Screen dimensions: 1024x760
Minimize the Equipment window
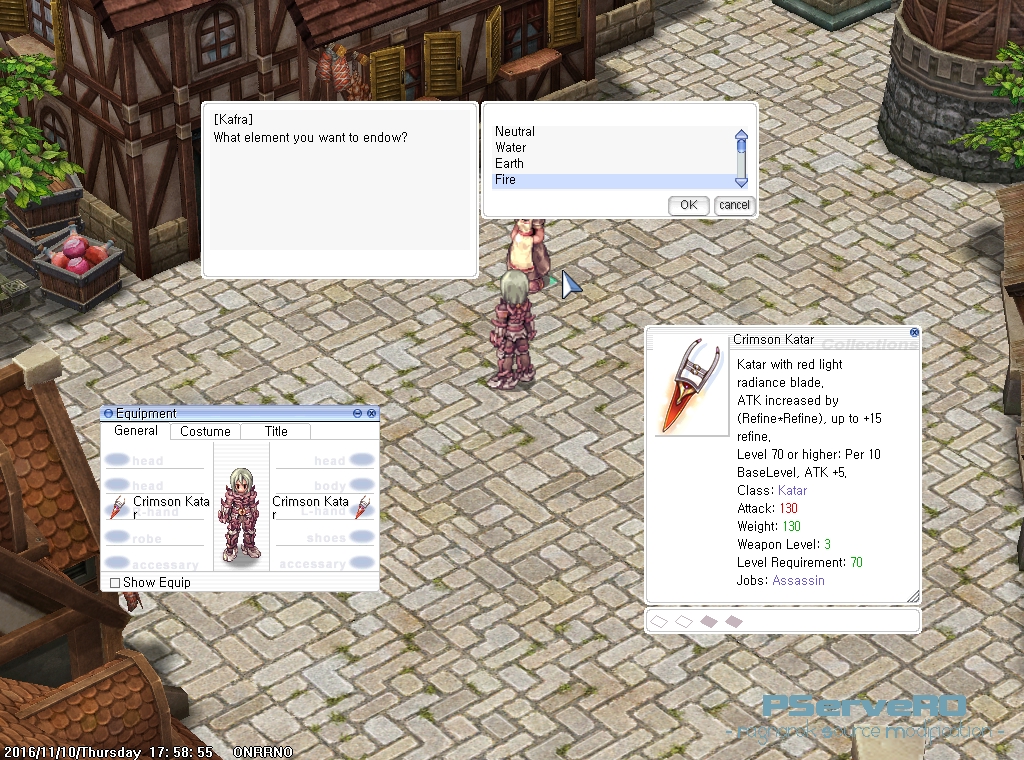[358, 413]
